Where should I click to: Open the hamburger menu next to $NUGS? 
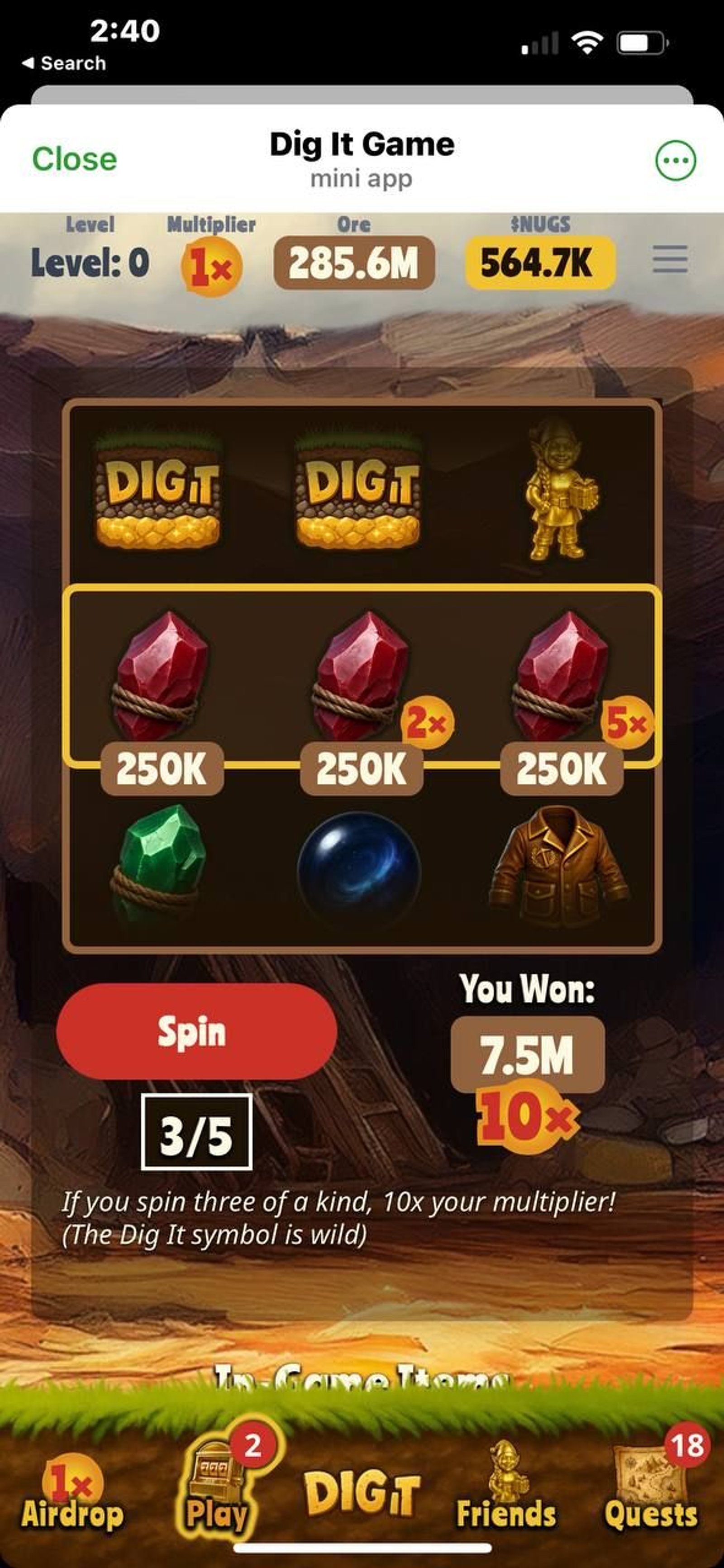click(669, 260)
